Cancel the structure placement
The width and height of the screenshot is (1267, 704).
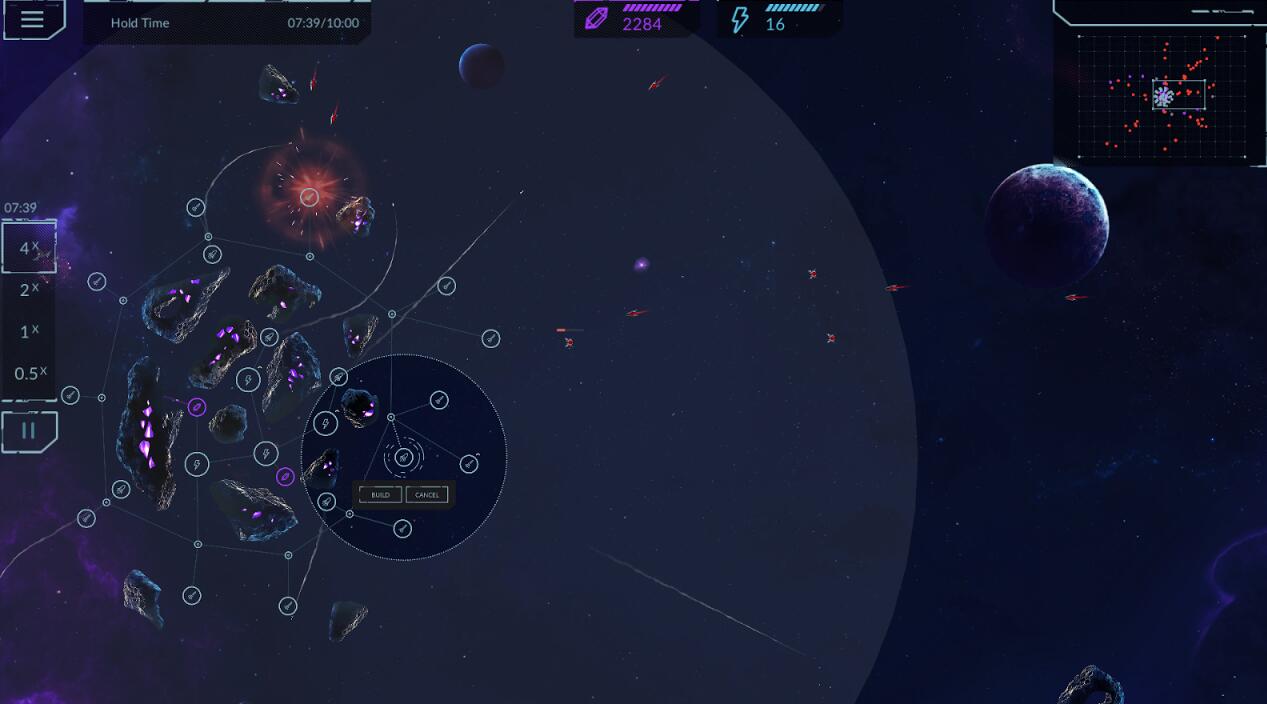pyautogui.click(x=427, y=495)
